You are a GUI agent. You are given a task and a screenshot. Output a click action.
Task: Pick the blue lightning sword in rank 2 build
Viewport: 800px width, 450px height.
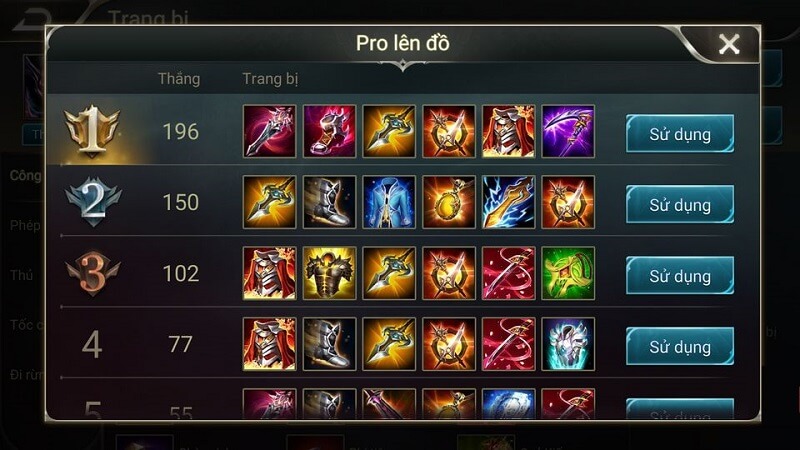point(508,203)
